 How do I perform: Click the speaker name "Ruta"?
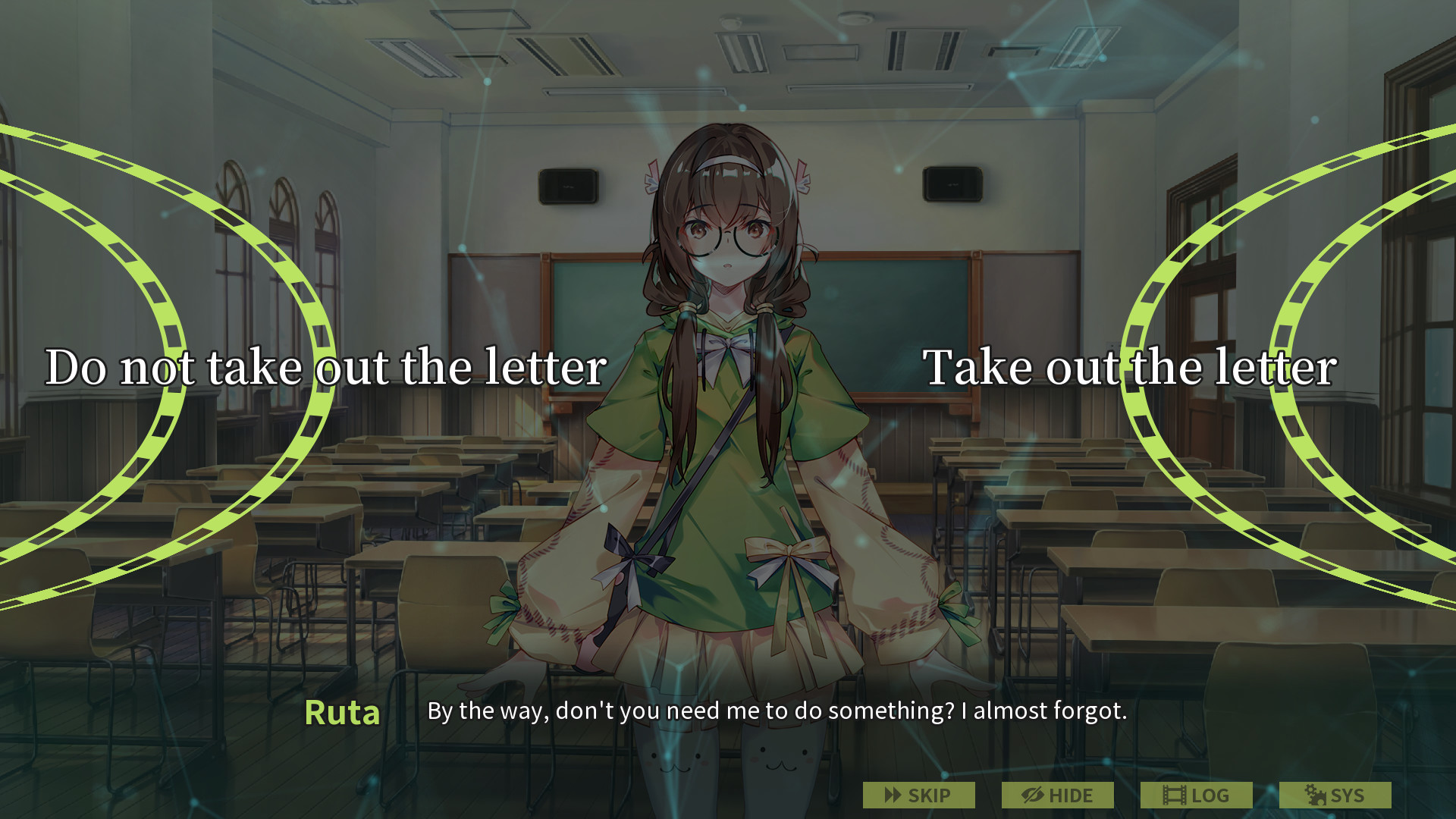pos(342,711)
